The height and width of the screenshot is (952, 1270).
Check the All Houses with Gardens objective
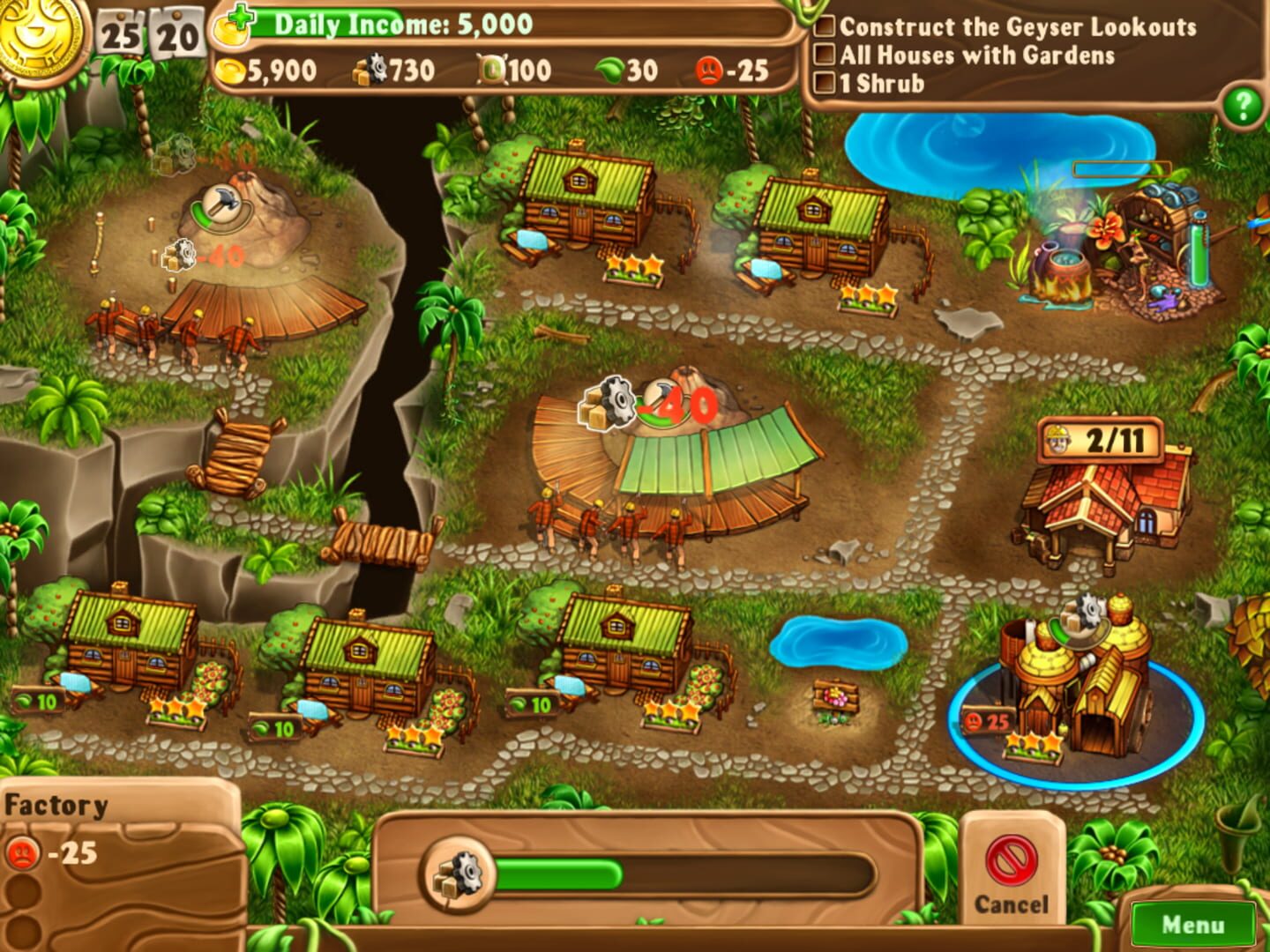click(x=825, y=55)
